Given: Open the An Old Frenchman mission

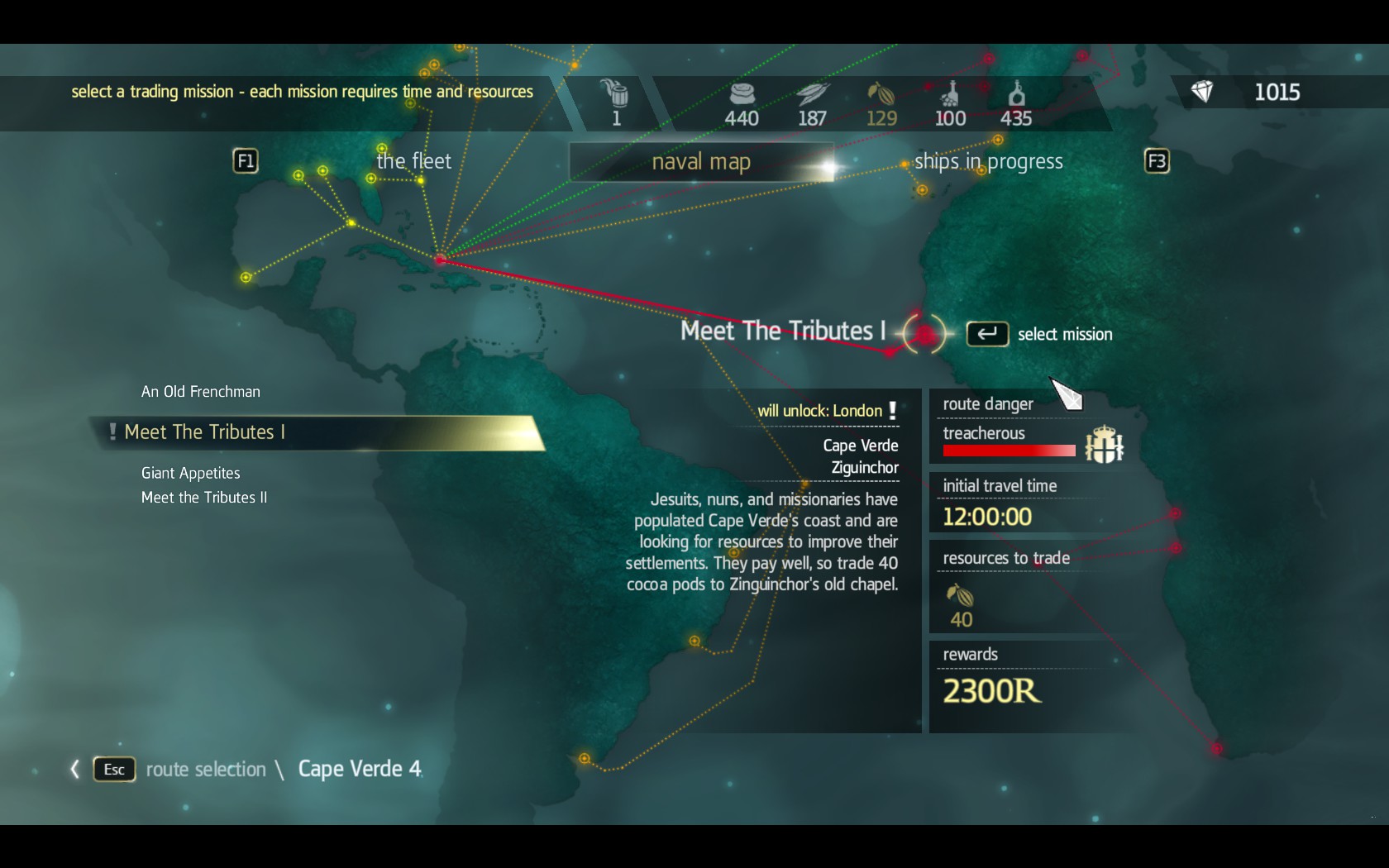Looking at the screenshot, I should tap(200, 391).
